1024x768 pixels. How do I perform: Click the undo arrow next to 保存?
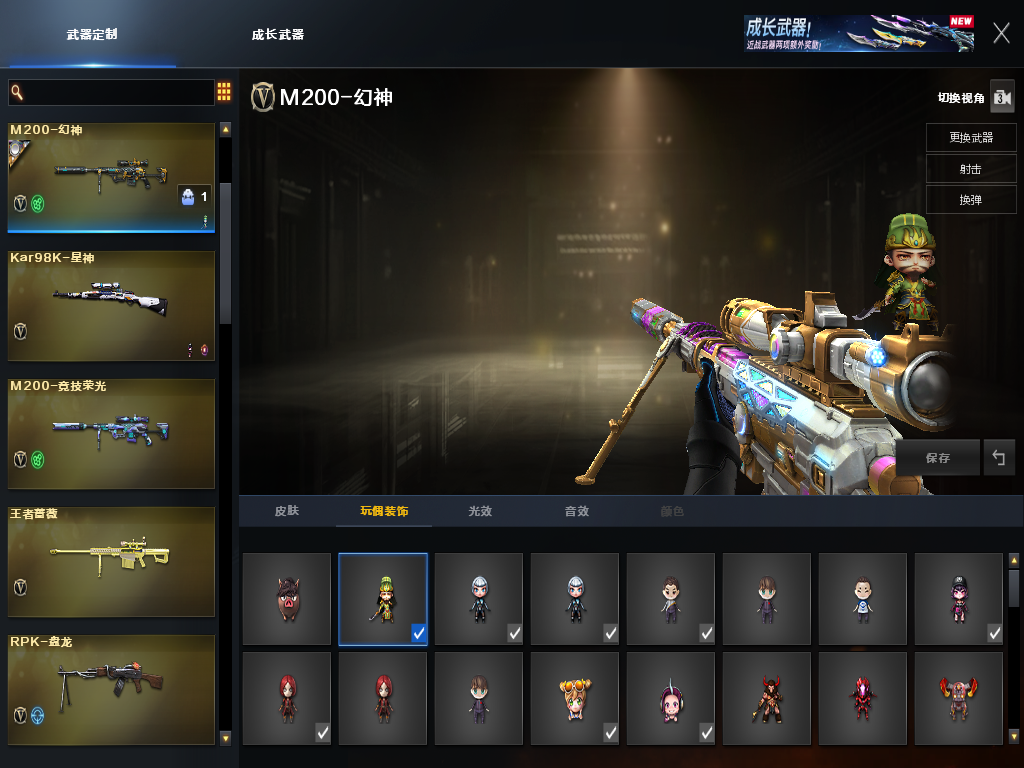(998, 458)
